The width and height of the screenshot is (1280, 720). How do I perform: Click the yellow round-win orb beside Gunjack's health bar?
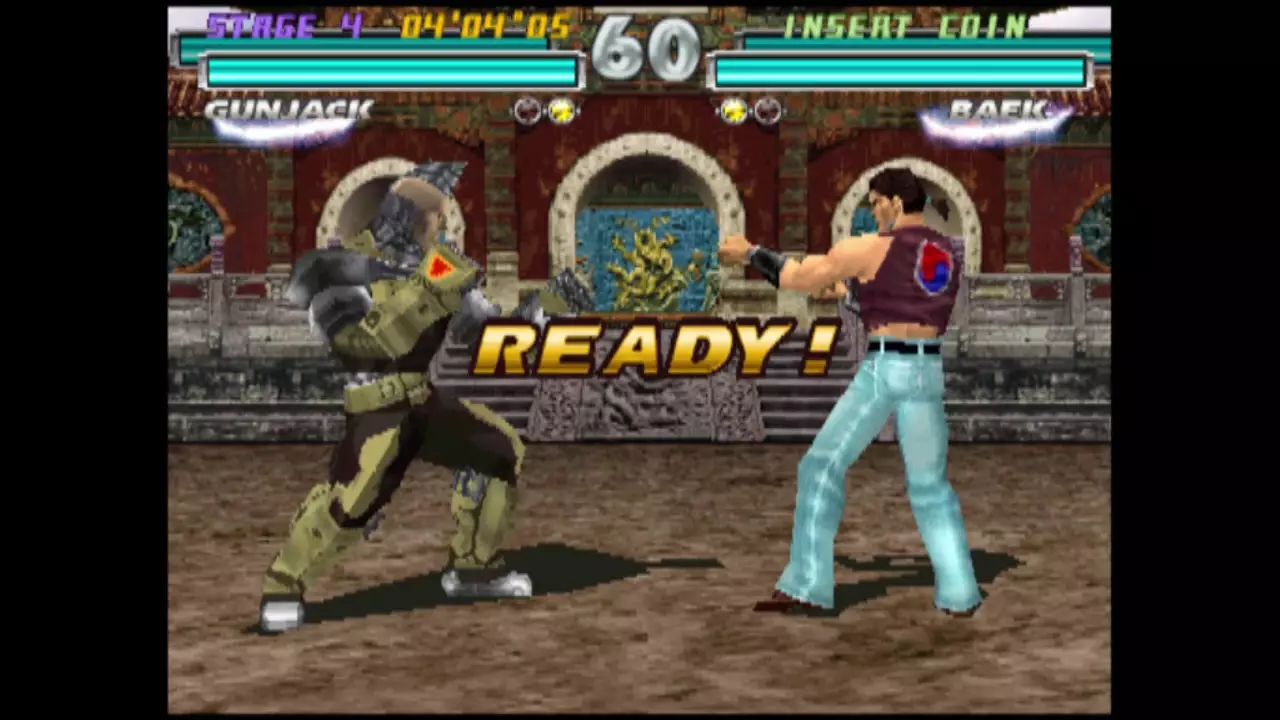pos(560,111)
